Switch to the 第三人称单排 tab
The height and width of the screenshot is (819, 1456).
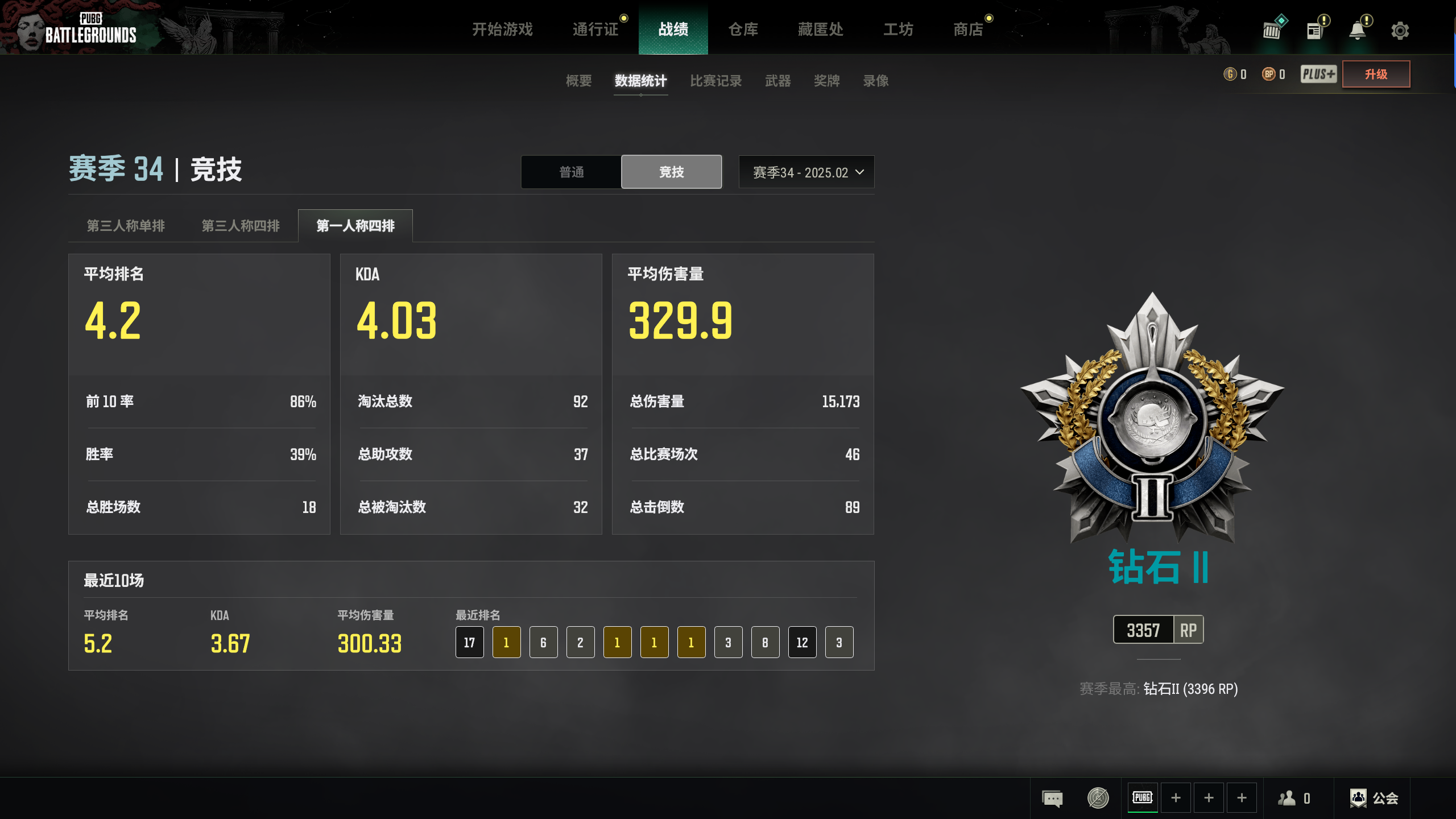point(126,225)
